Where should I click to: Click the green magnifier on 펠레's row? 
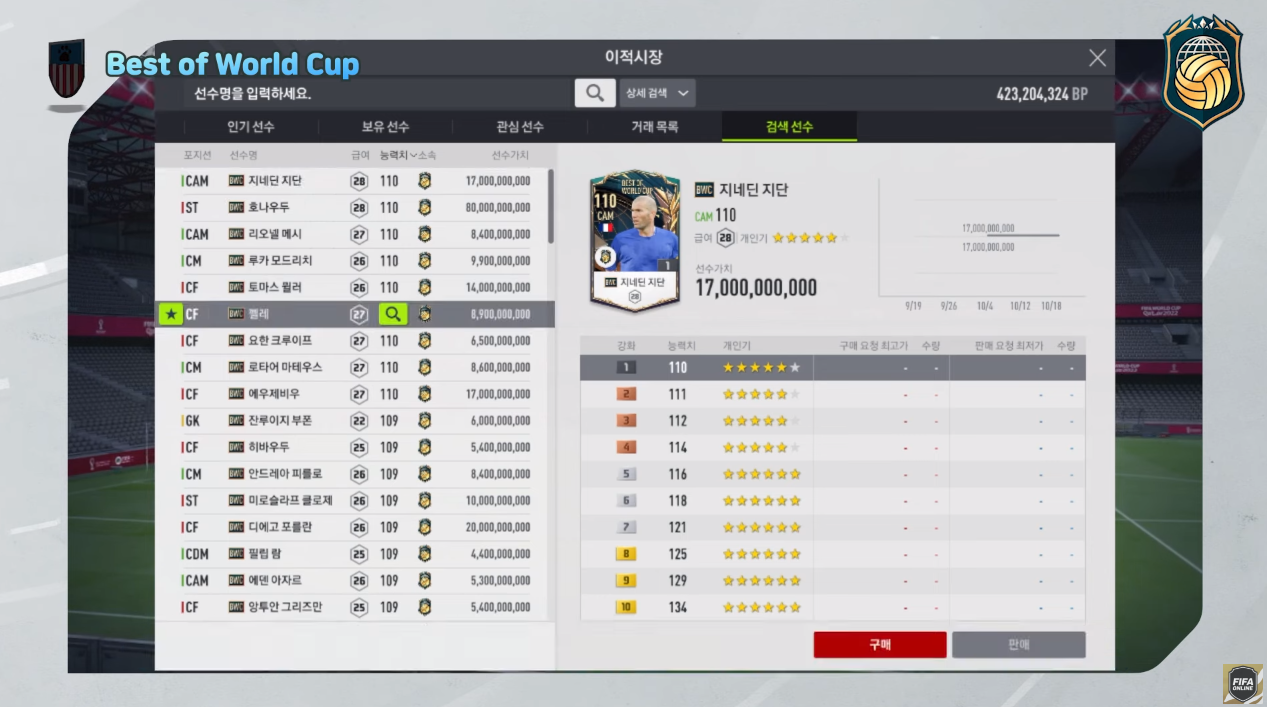(x=392, y=314)
